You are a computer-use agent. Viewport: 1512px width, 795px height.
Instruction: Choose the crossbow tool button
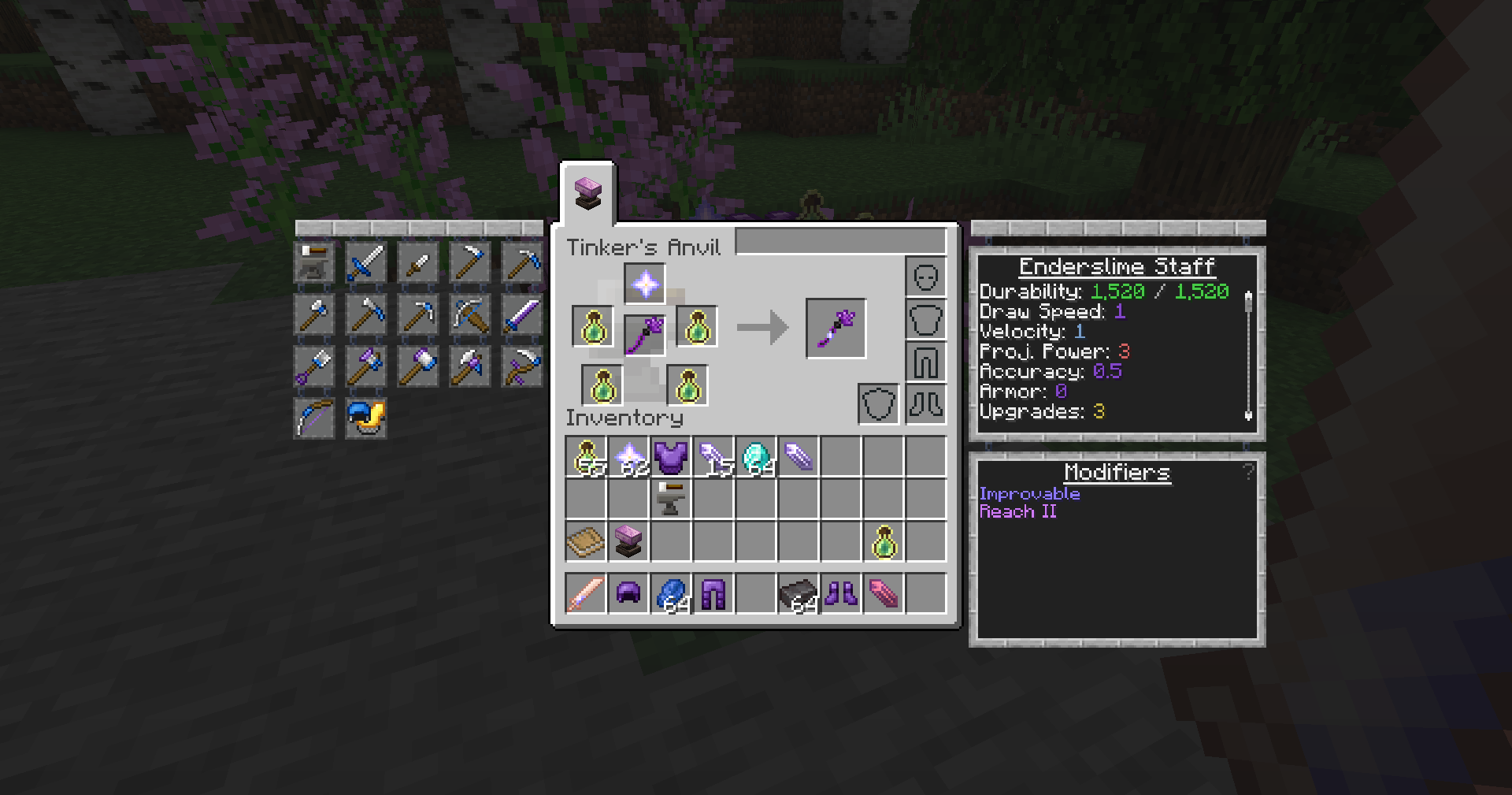coord(469,314)
